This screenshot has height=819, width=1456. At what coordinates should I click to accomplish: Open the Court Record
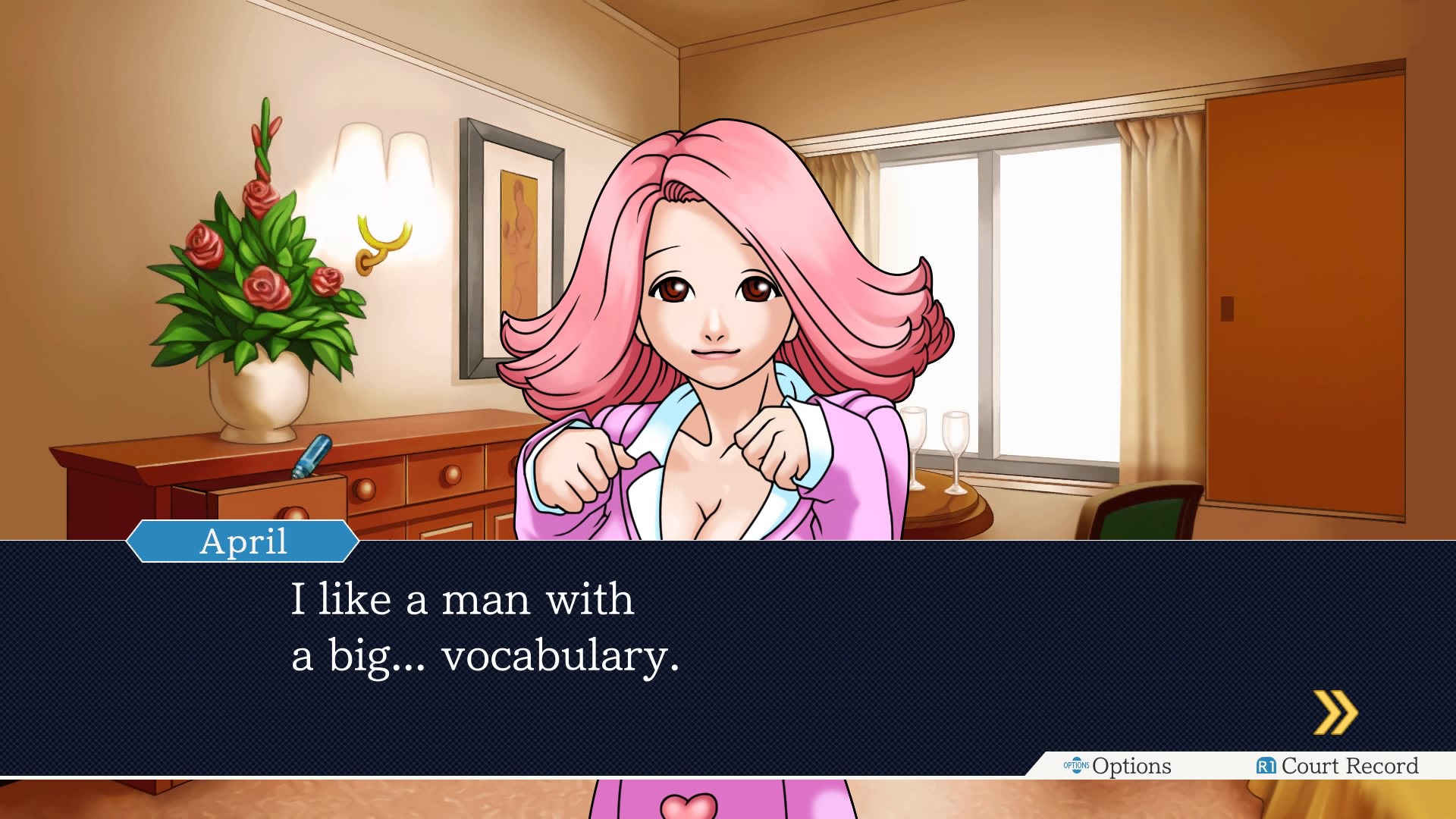1350,766
